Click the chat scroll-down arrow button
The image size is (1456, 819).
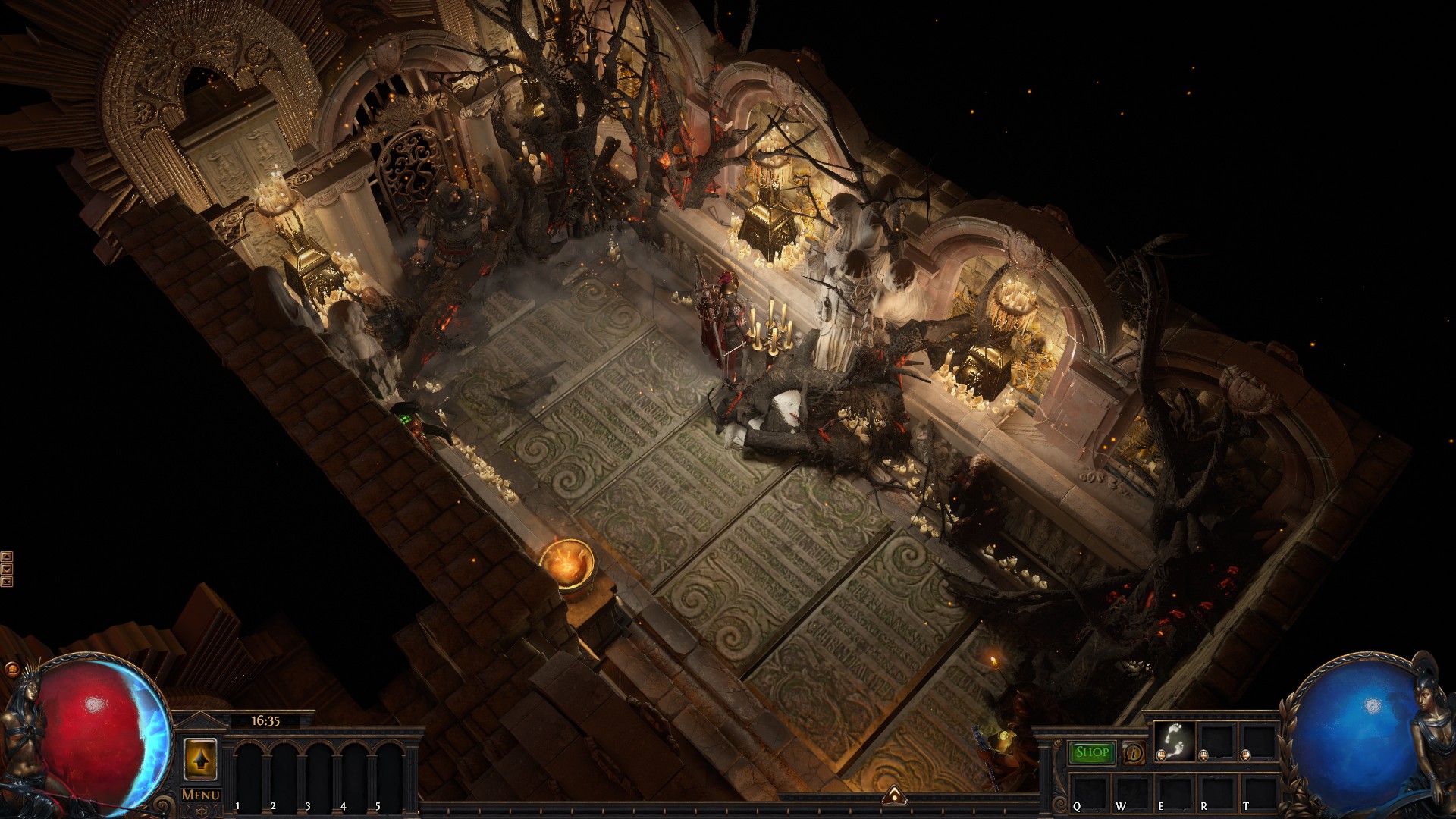7,569
